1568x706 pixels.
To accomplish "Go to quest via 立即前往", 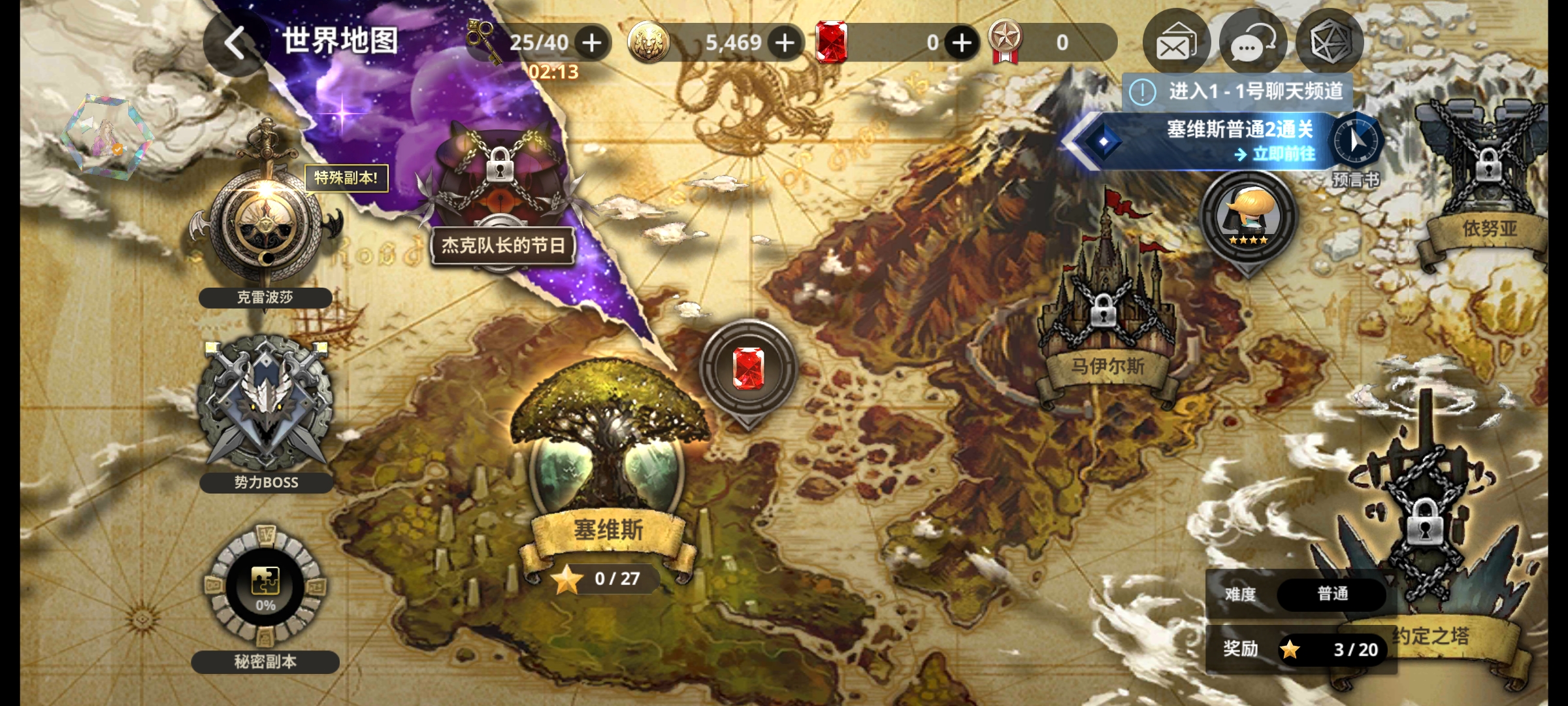I will 1275,154.
